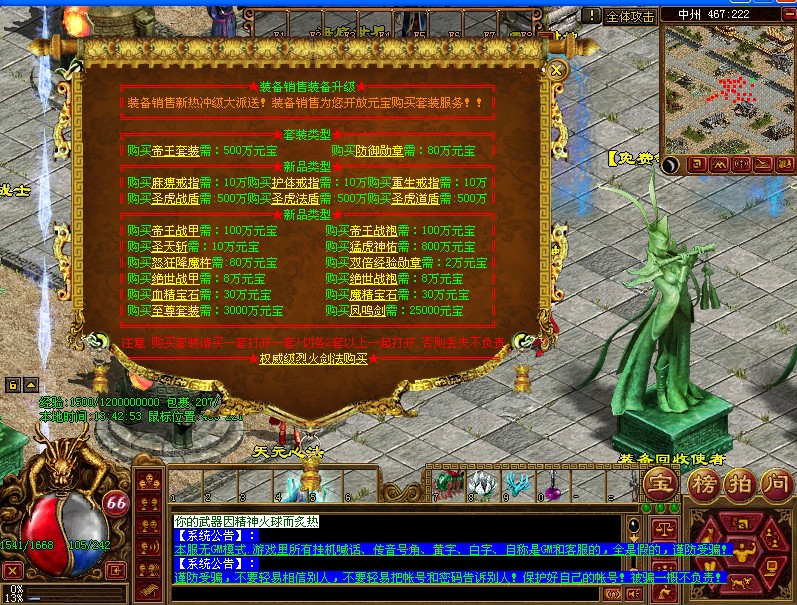Open the 权威级烈火剑法购买 link
This screenshot has height=605, width=797.
tap(313, 358)
